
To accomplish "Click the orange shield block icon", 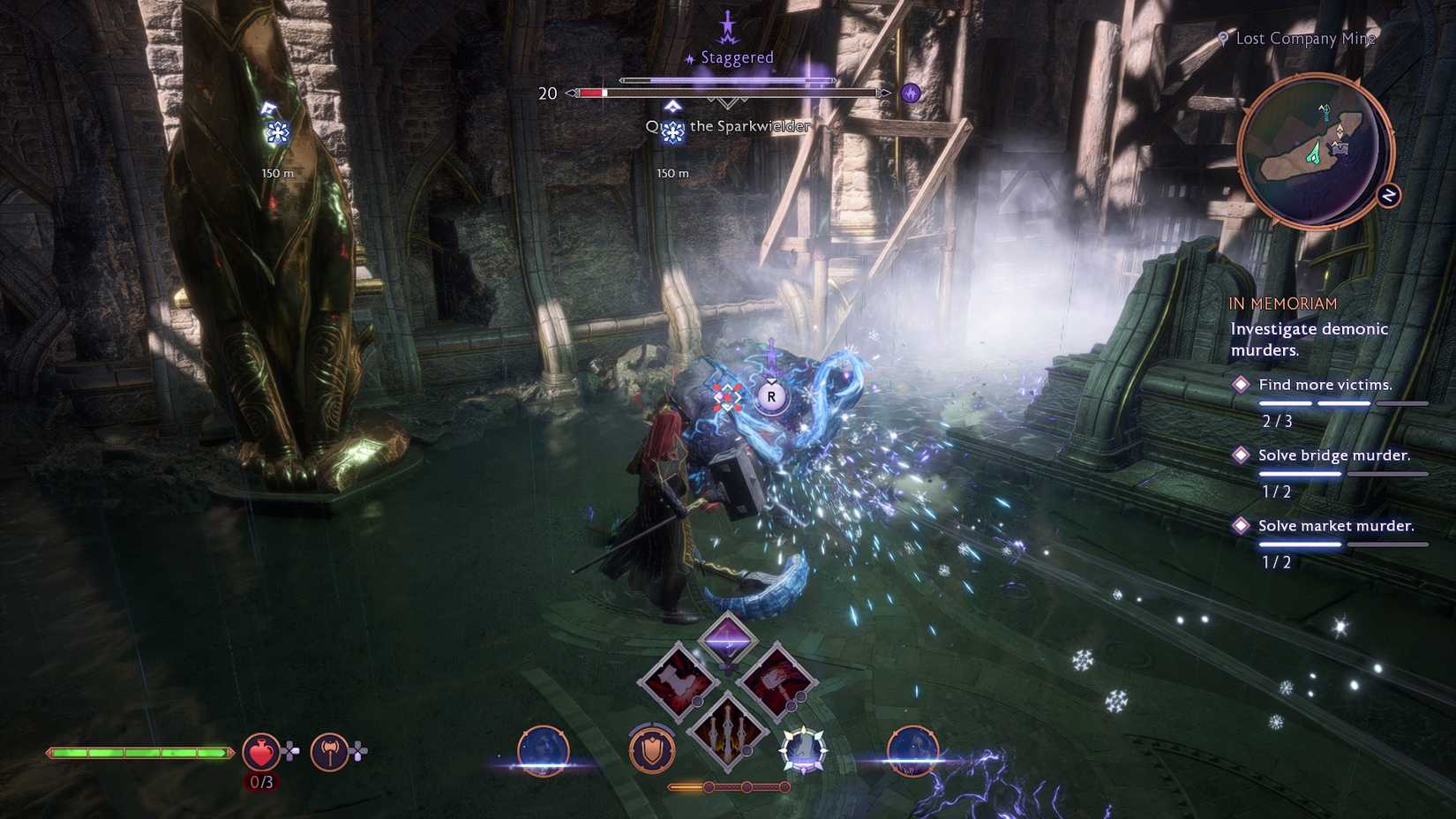I will coord(652,749).
